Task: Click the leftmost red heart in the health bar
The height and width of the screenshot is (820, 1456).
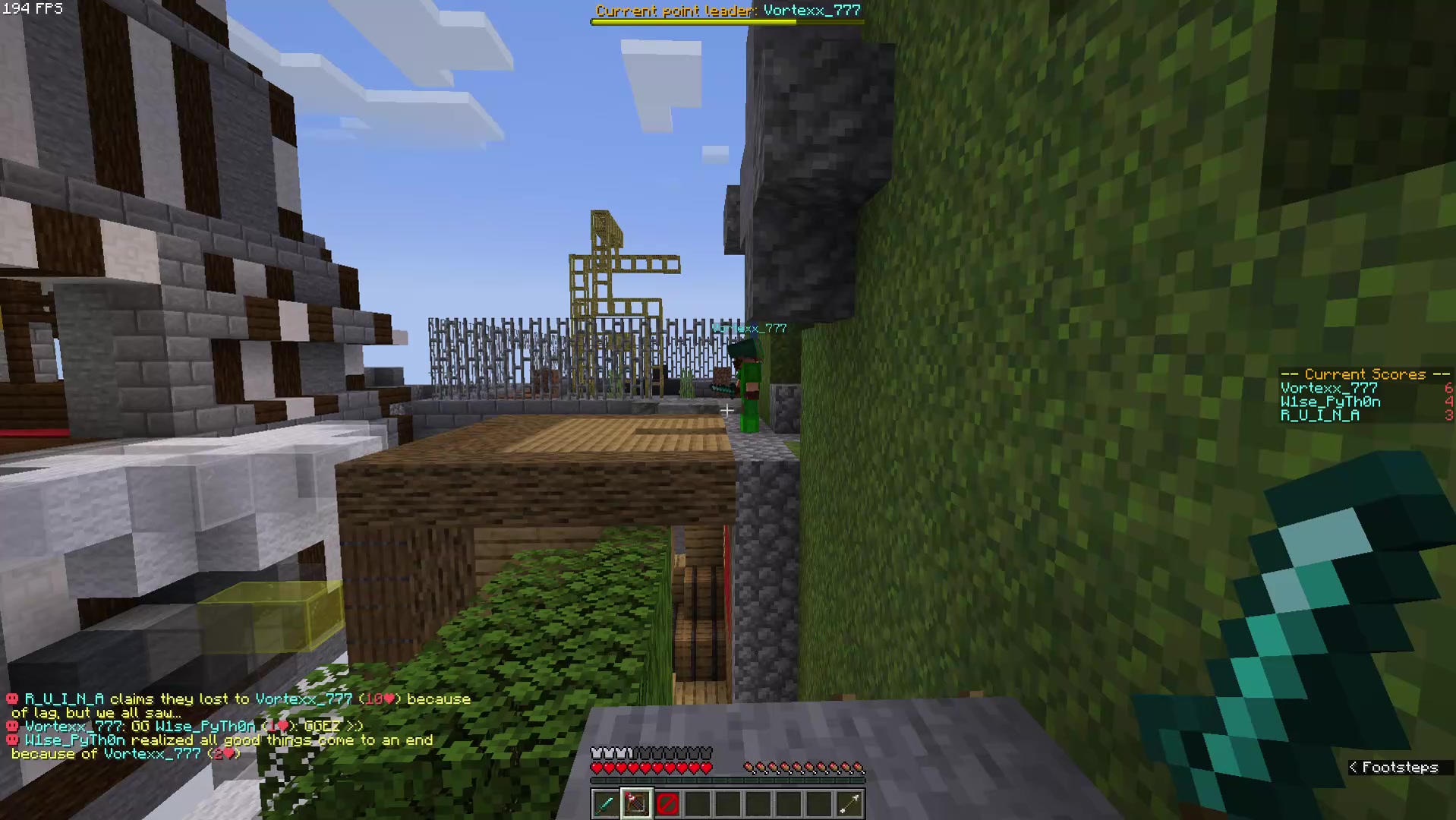Action: pyautogui.click(x=597, y=767)
